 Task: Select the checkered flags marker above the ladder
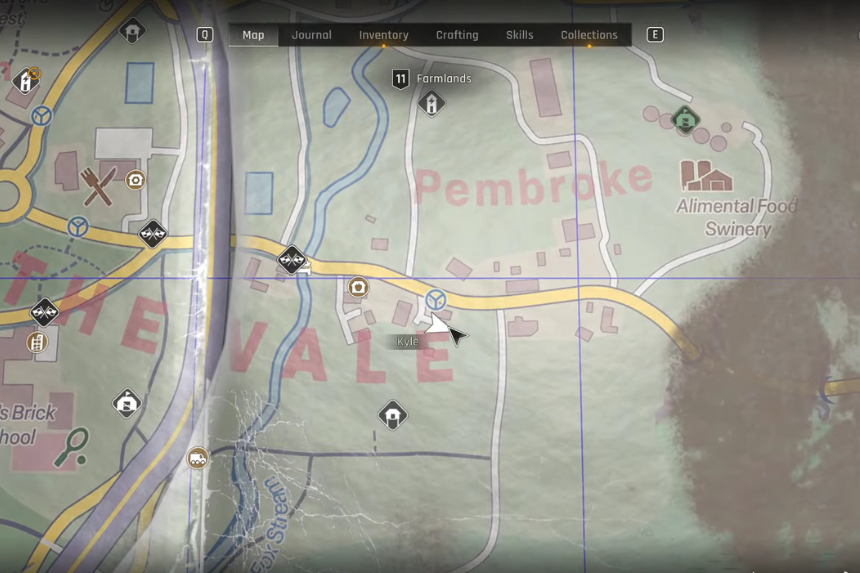click(44, 312)
